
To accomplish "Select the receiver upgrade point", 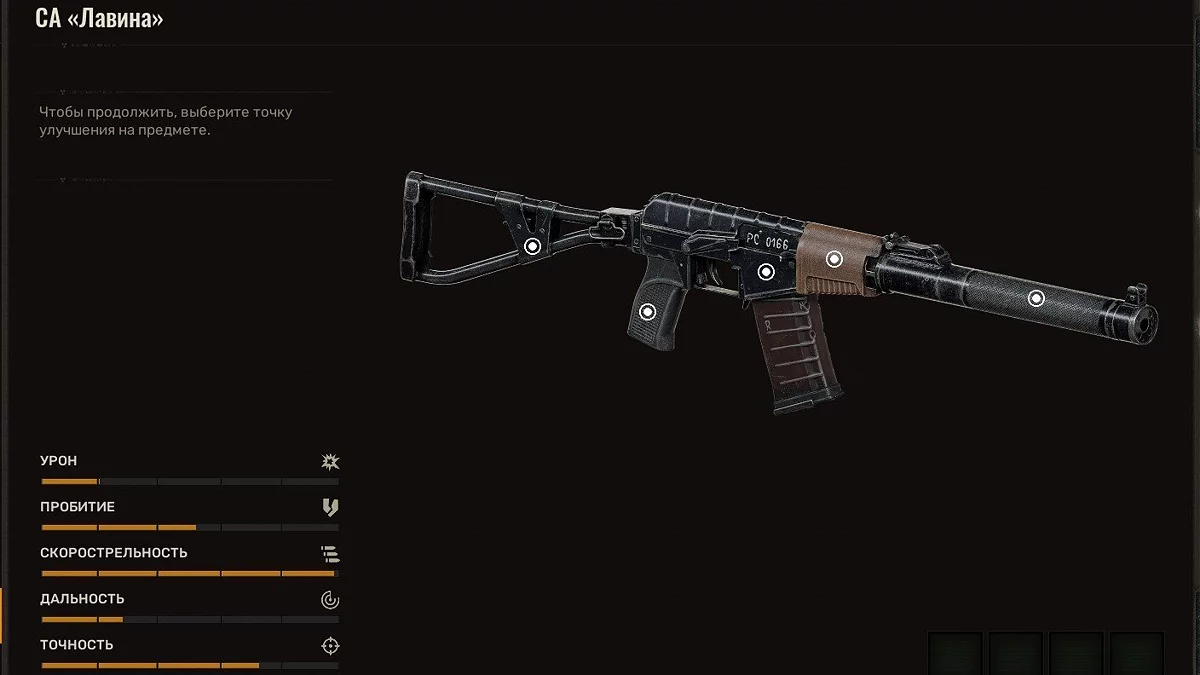I will click(x=766, y=271).
